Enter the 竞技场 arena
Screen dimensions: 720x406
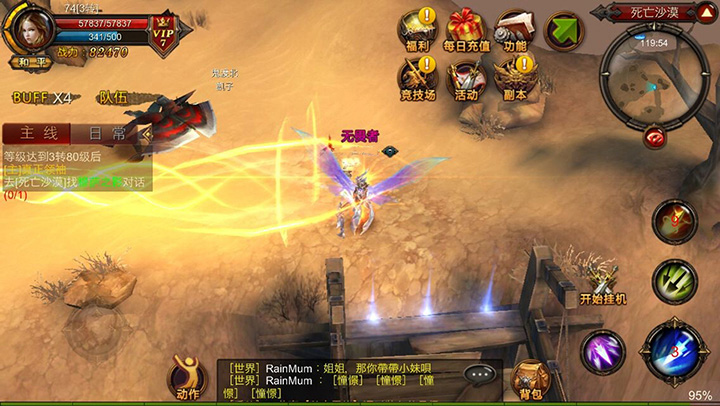pyautogui.click(x=418, y=76)
